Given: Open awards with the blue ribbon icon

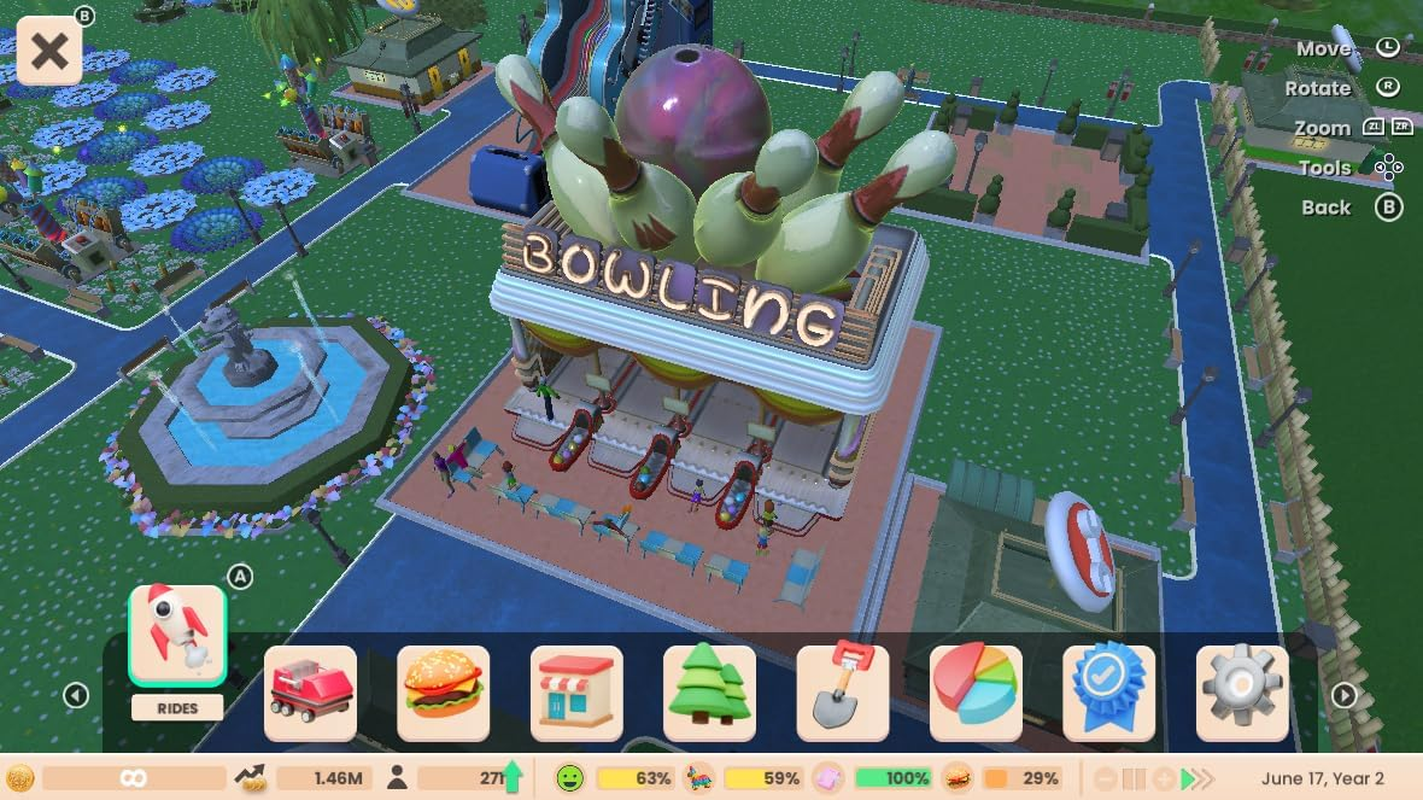Looking at the screenshot, I should pyautogui.click(x=1110, y=693).
